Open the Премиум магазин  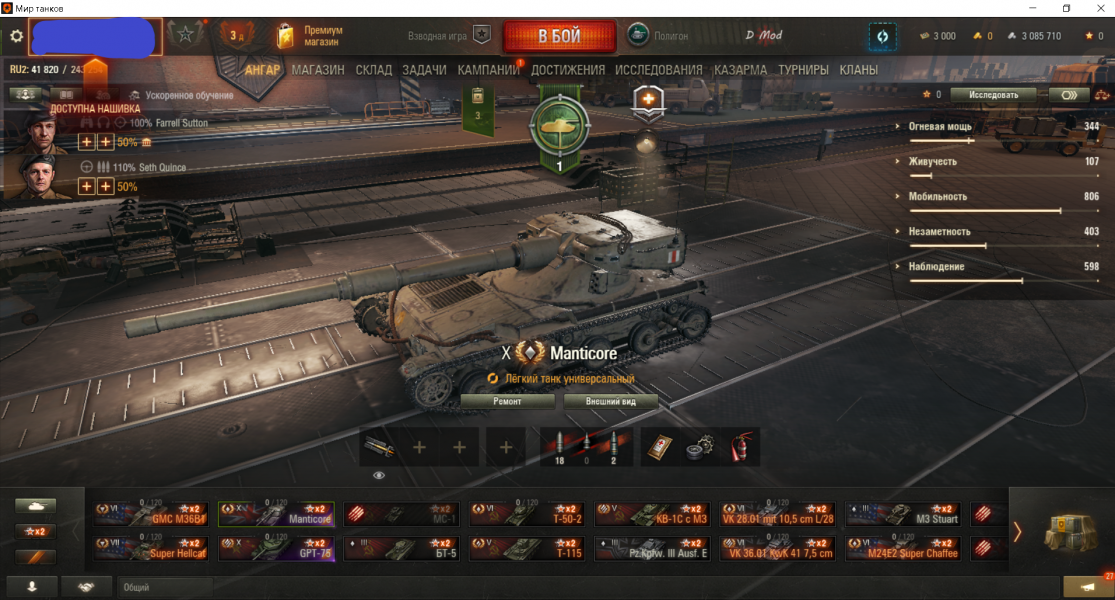point(310,37)
